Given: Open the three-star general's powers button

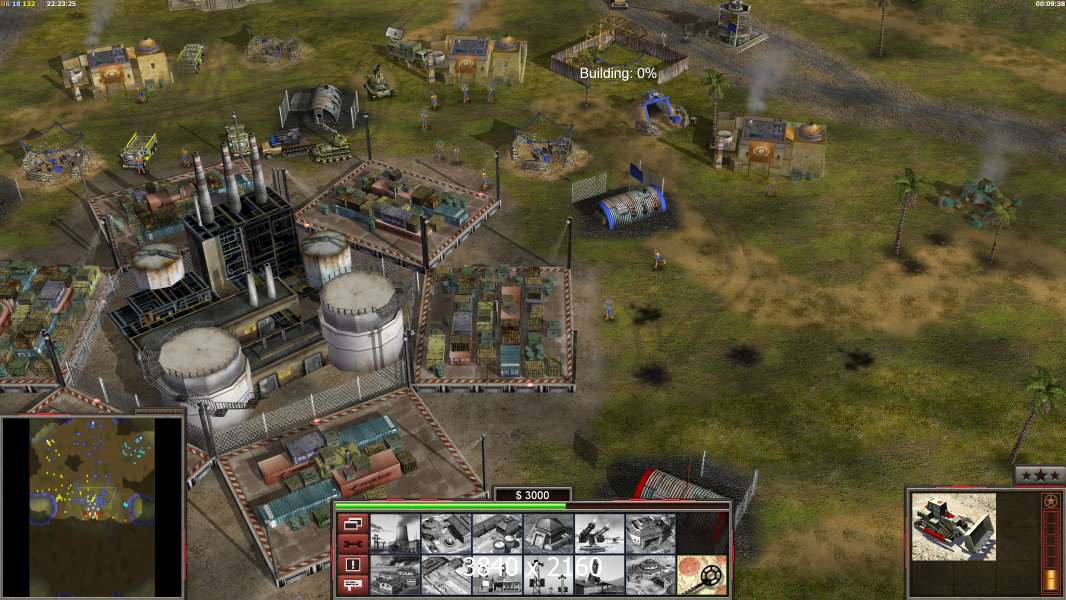Looking at the screenshot, I should (1039, 476).
